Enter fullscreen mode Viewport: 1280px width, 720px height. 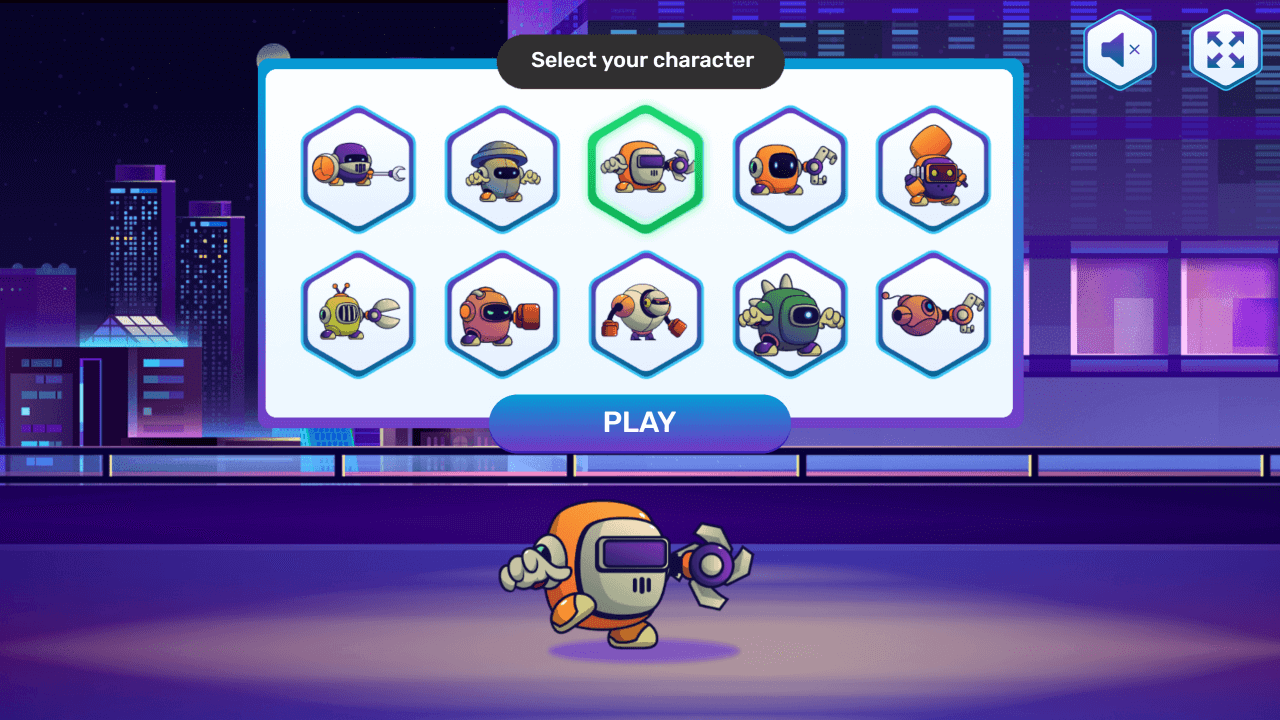coord(1226,50)
